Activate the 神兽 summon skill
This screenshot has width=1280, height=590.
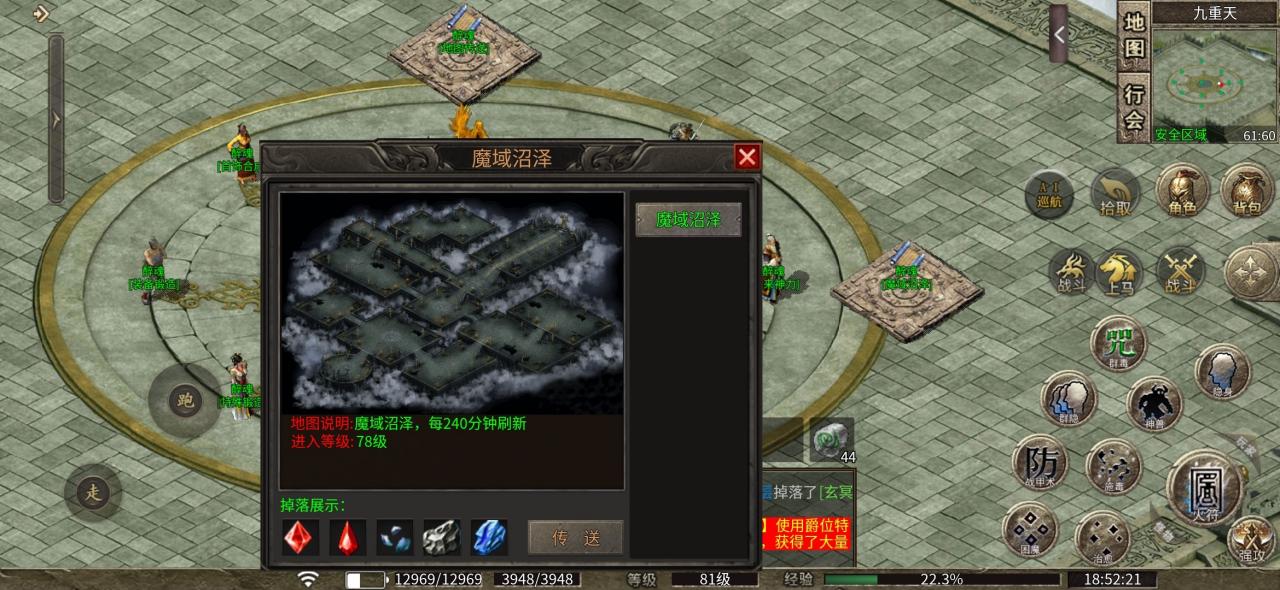[x=1155, y=404]
